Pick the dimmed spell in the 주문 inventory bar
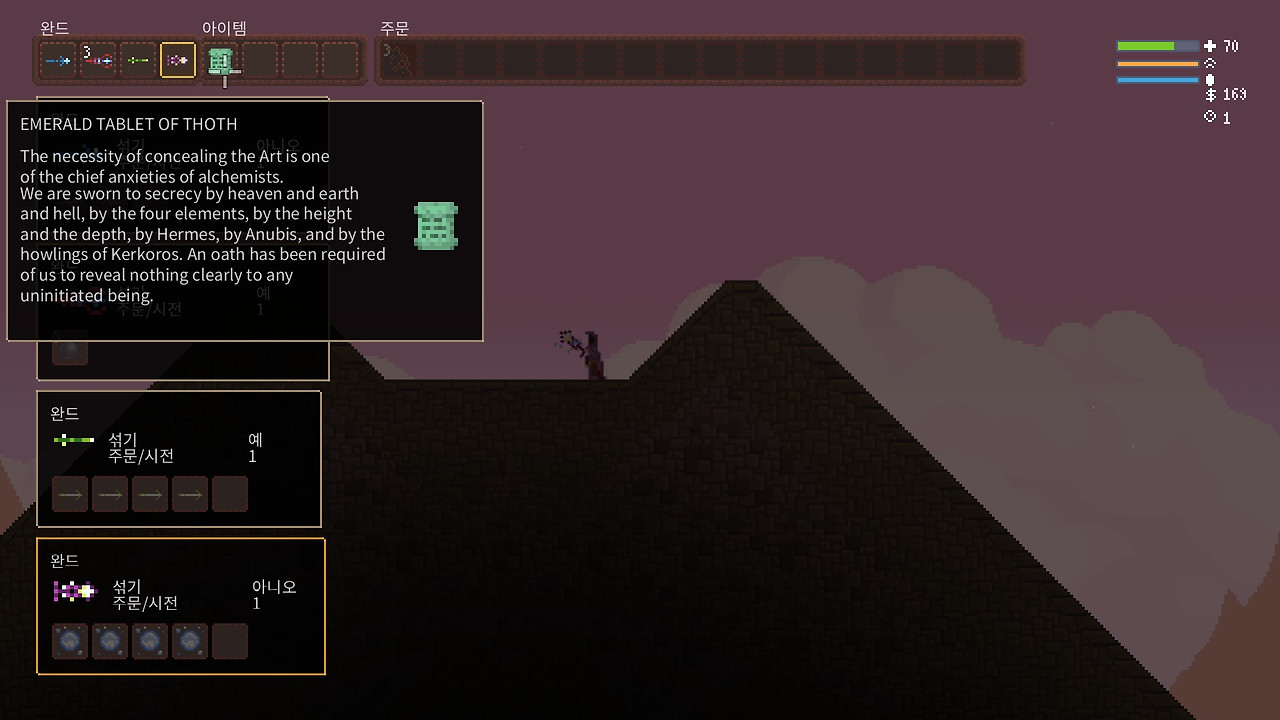This screenshot has width=1280, height=720. [x=396, y=60]
